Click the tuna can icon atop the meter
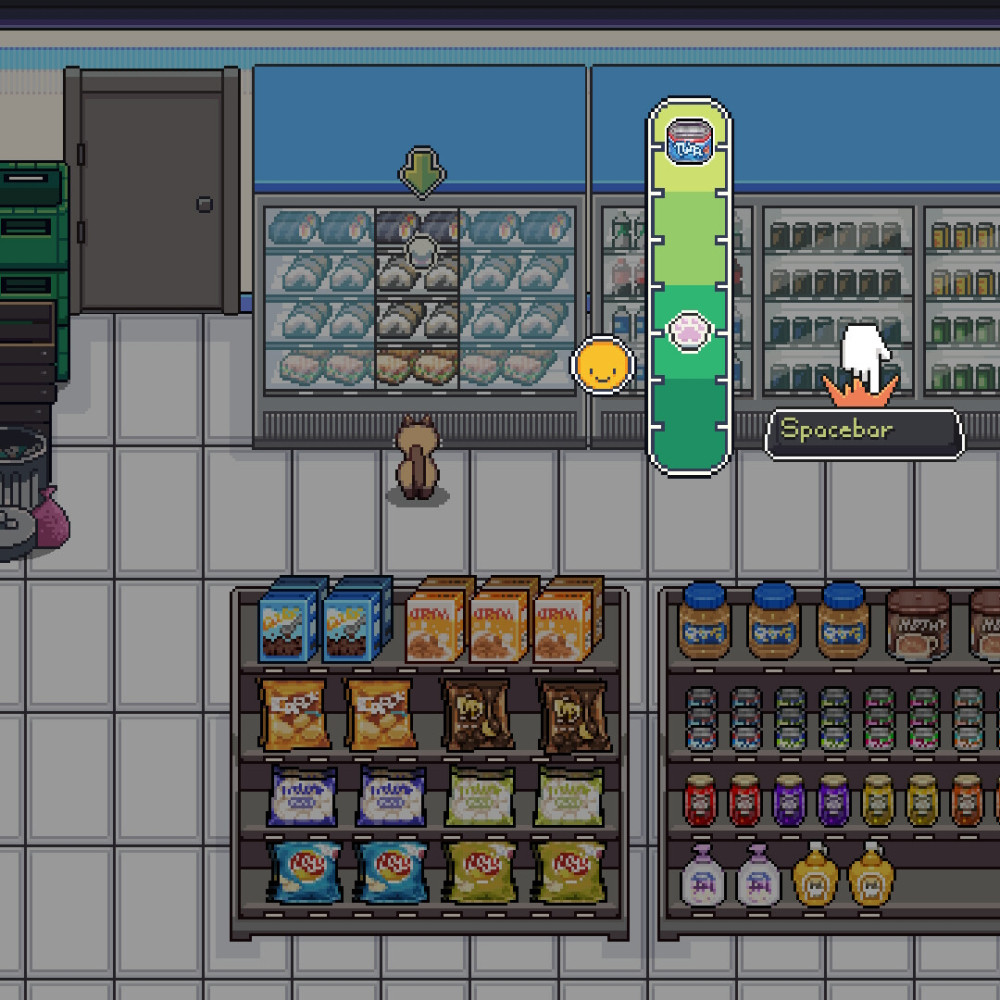 [x=689, y=140]
